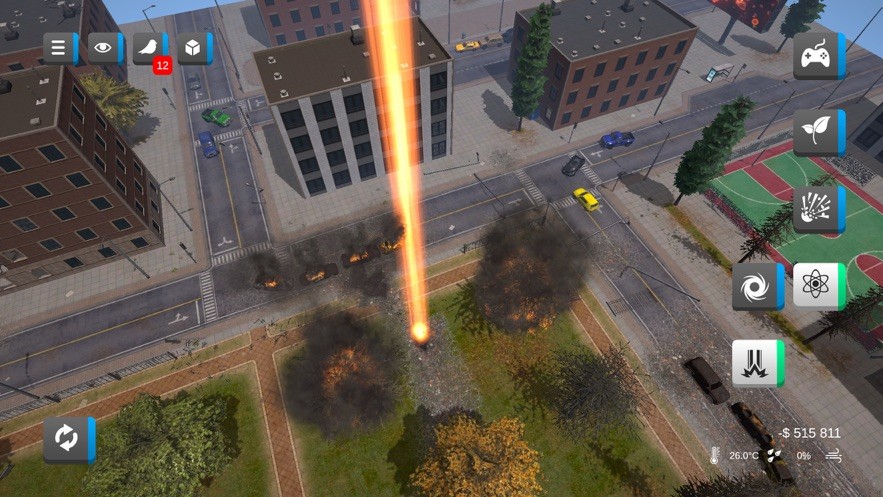Select the cube objects button

pyautogui.click(x=193, y=48)
